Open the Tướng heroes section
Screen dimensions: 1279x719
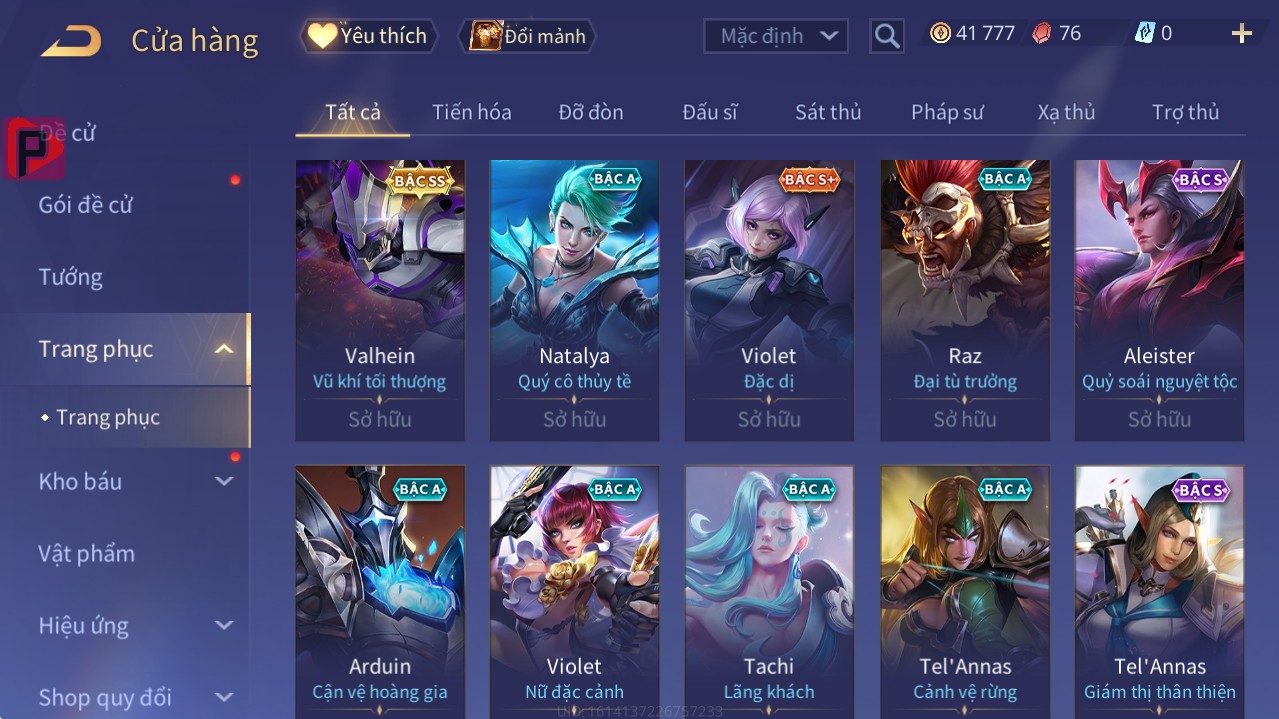pos(70,277)
